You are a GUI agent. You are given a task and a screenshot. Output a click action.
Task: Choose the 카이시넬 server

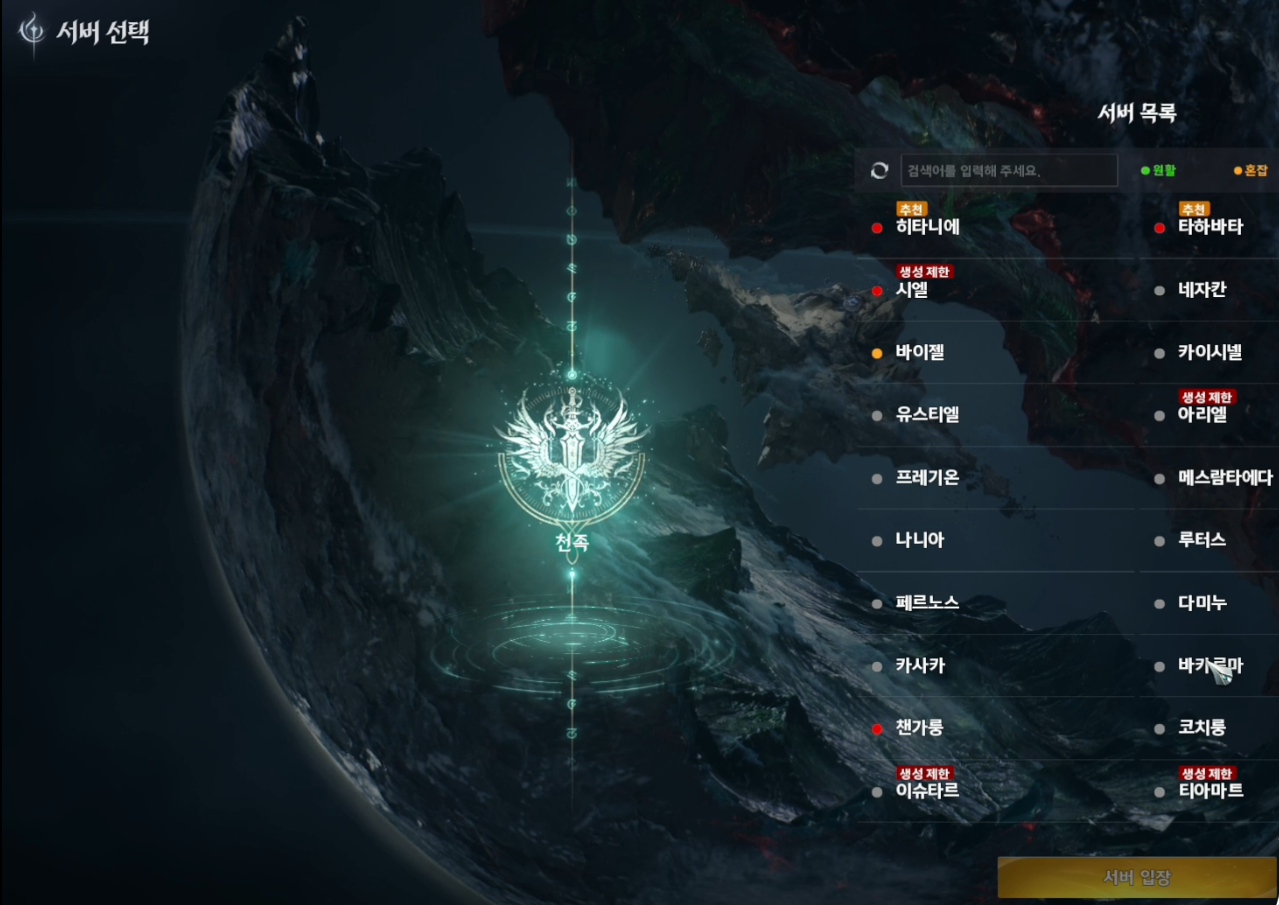click(1210, 352)
